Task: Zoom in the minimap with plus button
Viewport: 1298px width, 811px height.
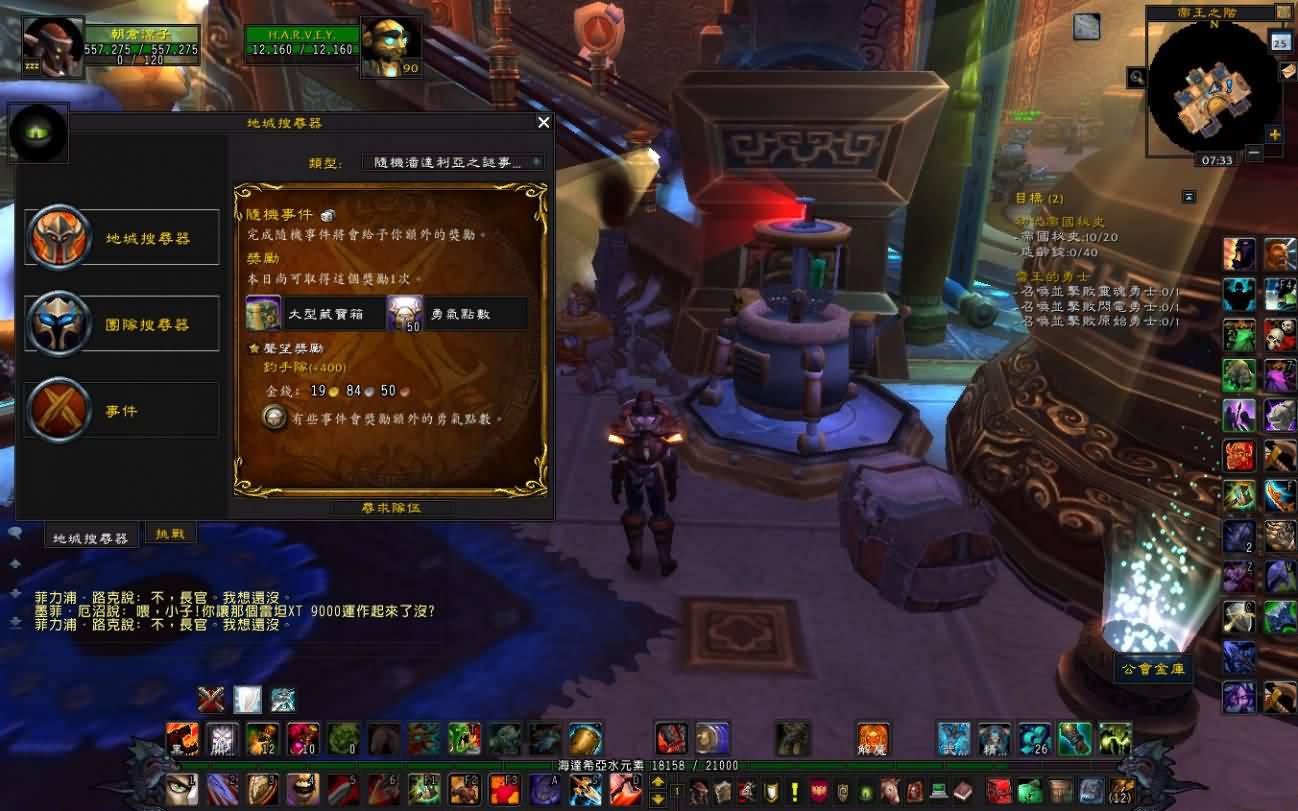Action: pos(1274,134)
